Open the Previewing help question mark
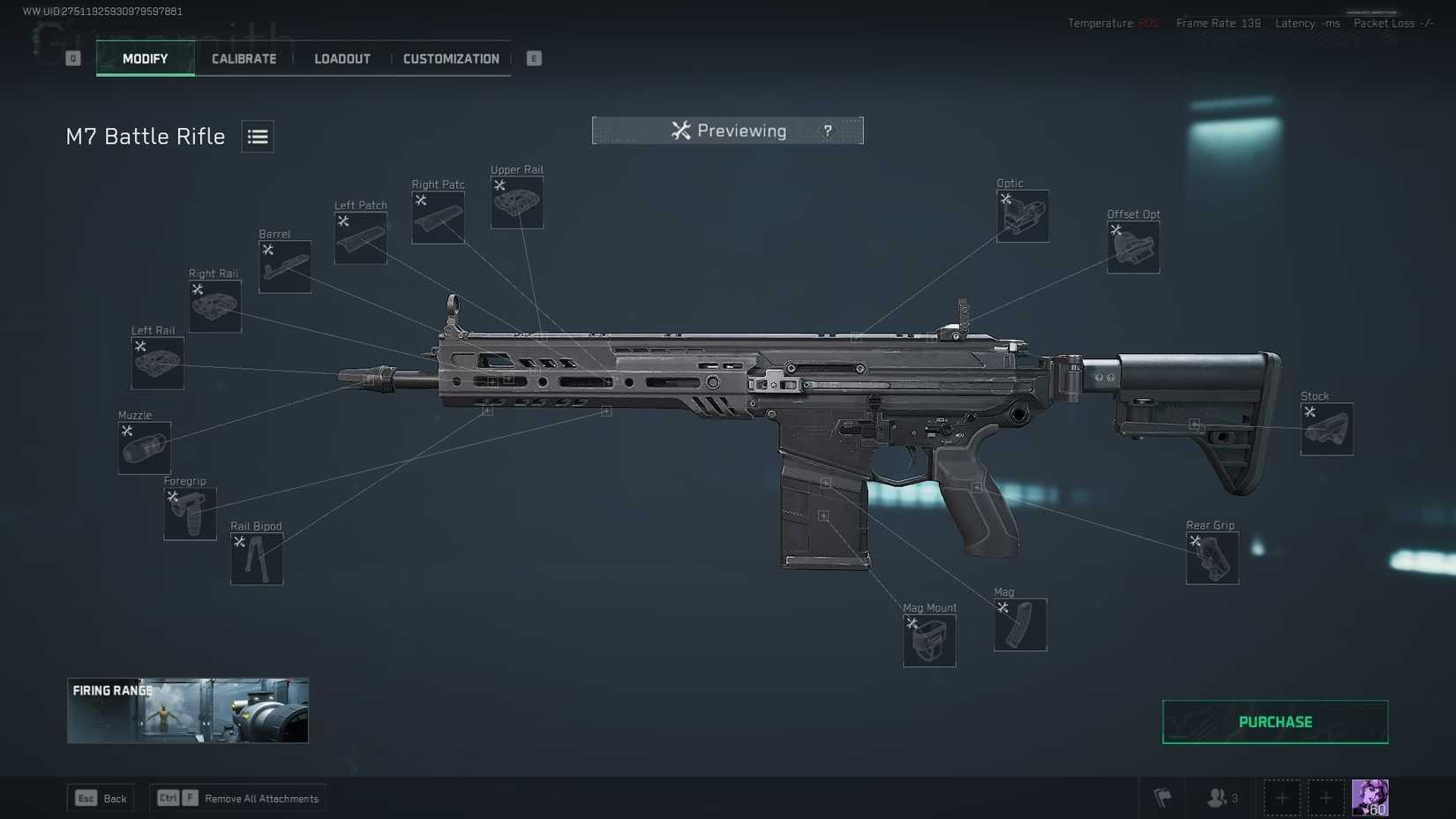Screen dimensions: 1456x819 (827, 130)
